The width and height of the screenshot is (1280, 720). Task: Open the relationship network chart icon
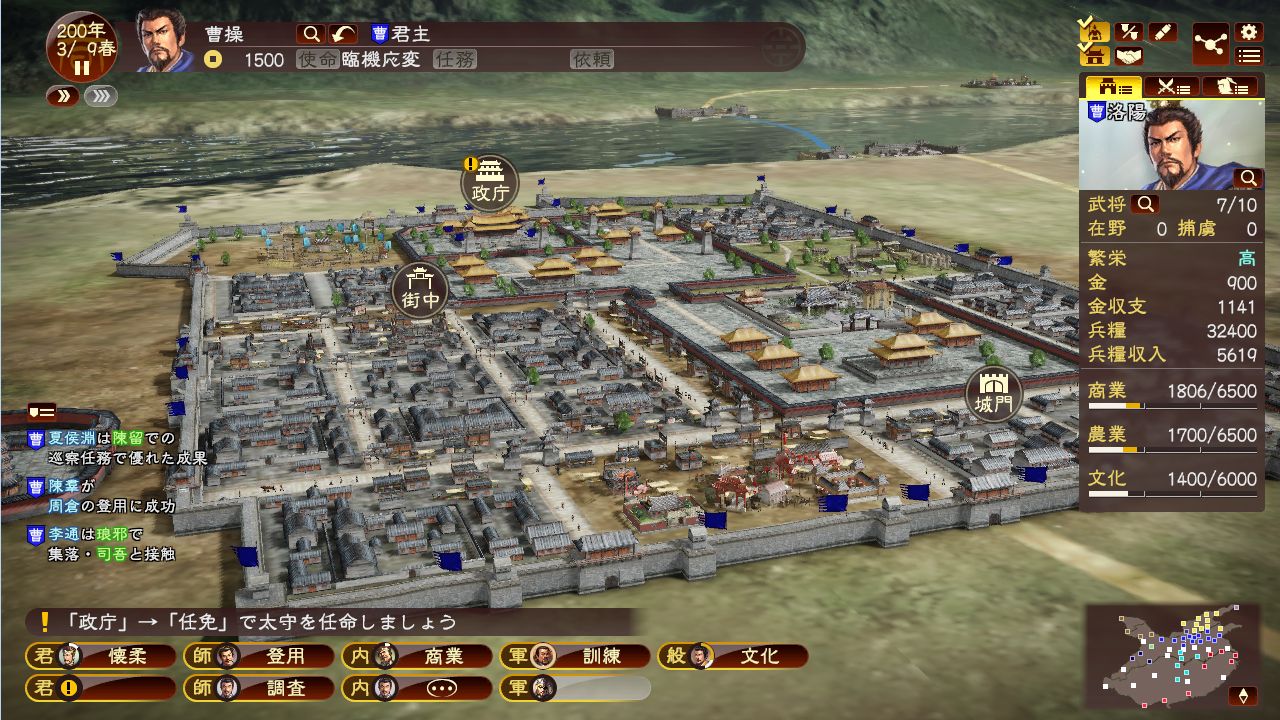pyautogui.click(x=1209, y=42)
